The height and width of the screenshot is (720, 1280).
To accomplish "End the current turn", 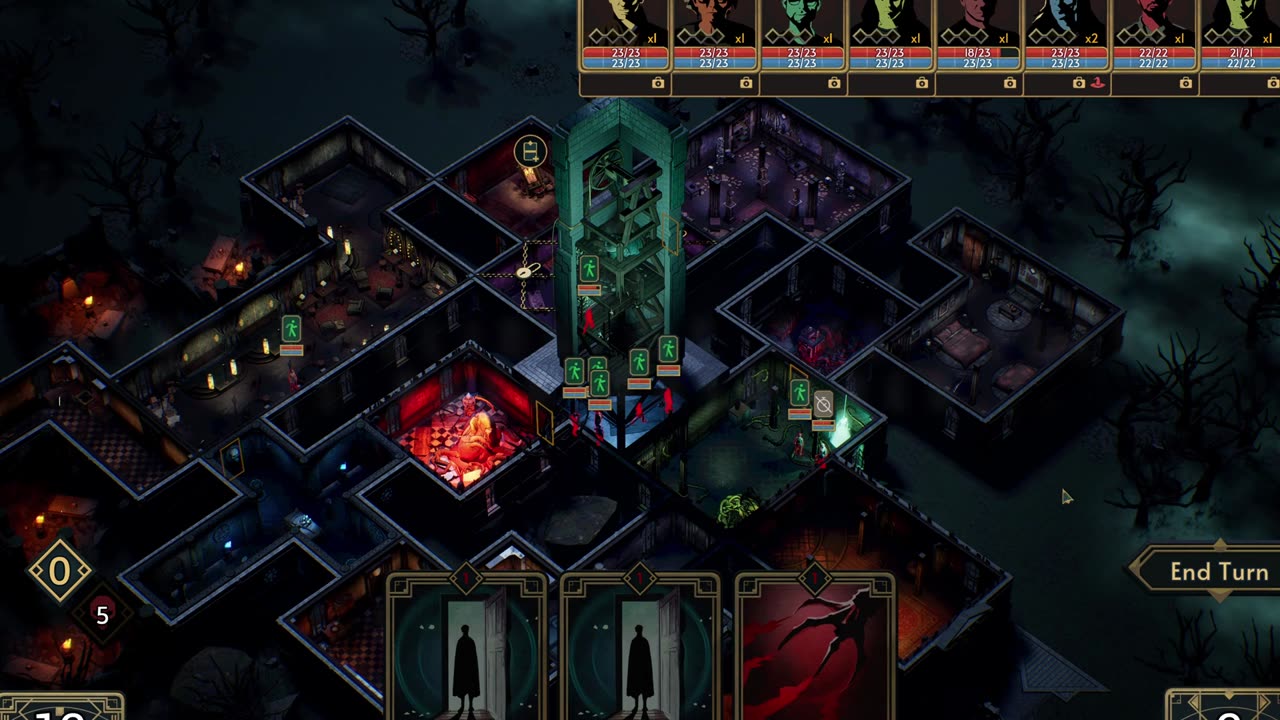I will (1218, 572).
